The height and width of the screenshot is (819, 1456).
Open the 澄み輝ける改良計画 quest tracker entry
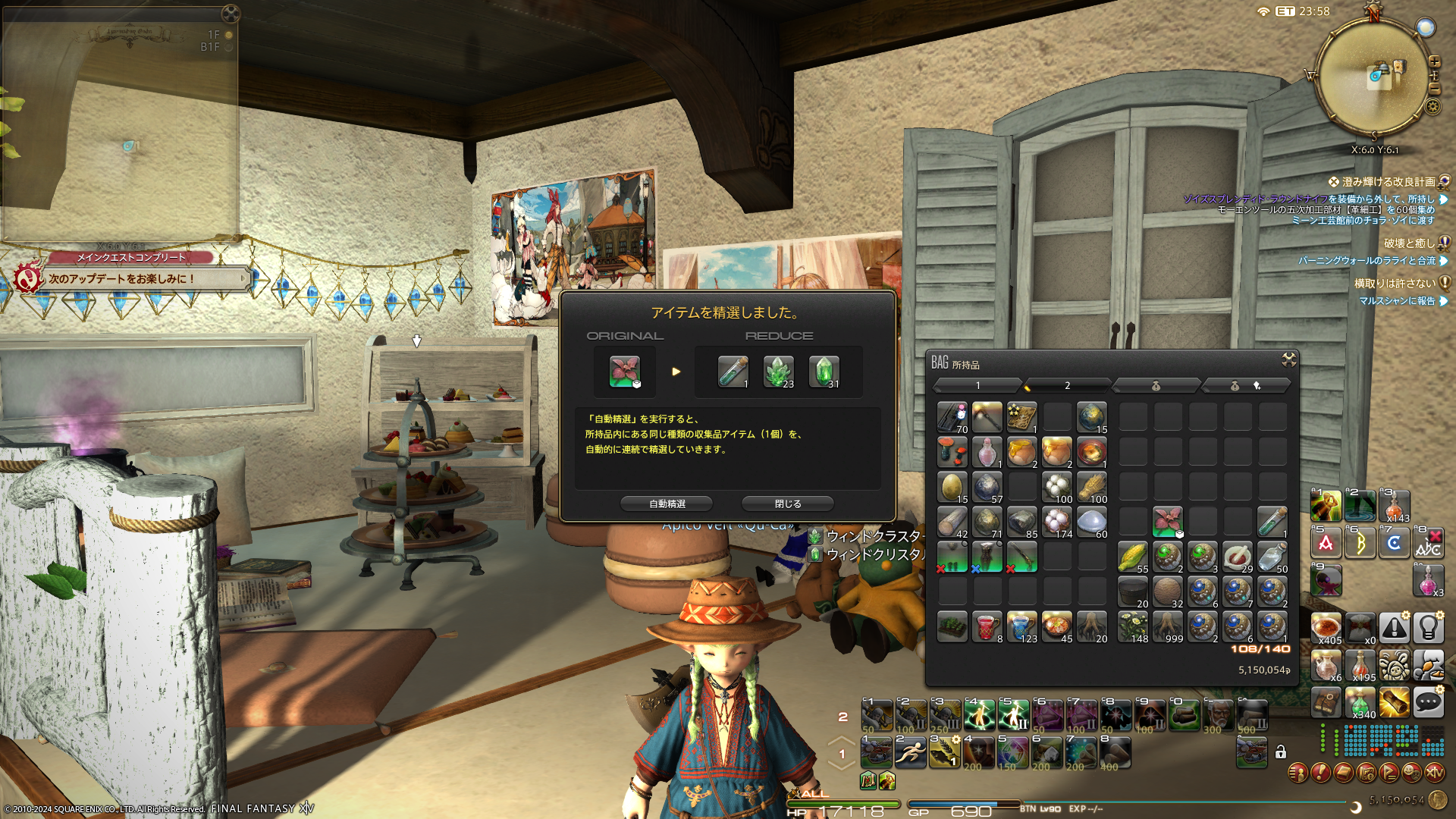1388,182
